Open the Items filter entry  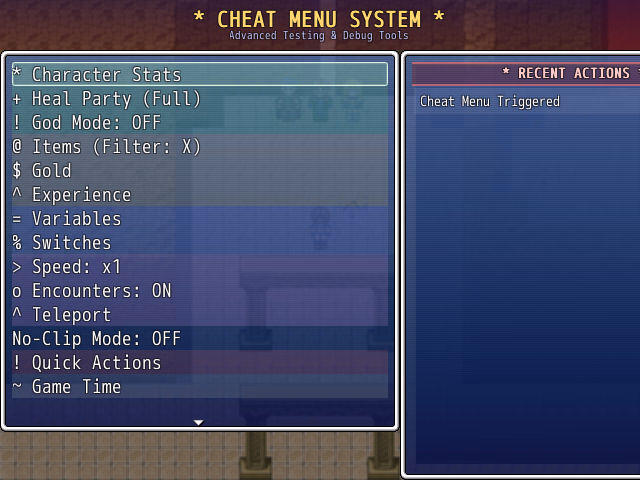coord(199,147)
